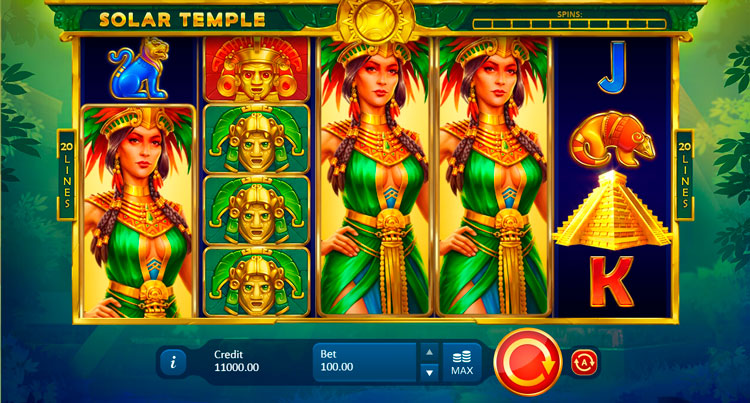Toggle the autoplay button
This screenshot has width=750, height=403.
pos(583,361)
